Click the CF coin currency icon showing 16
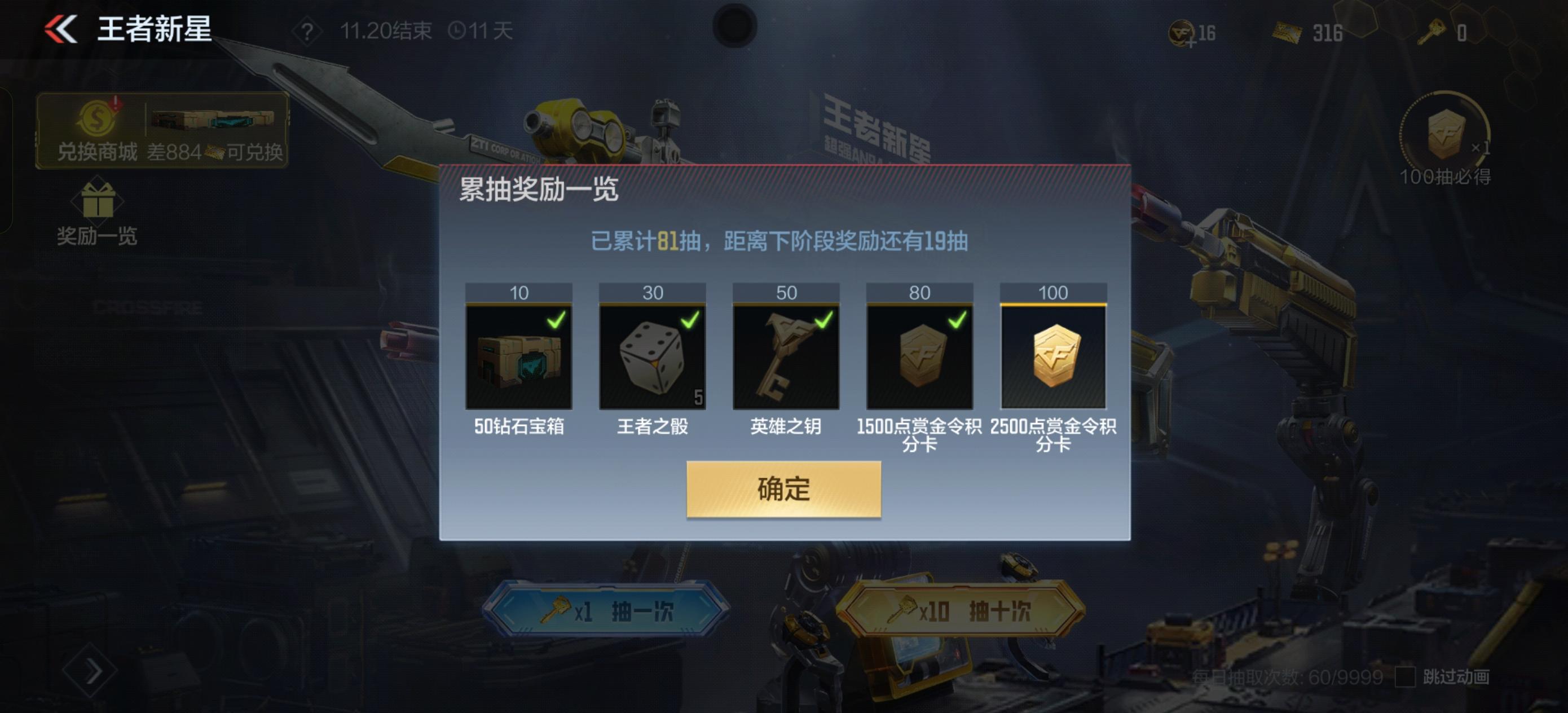Screen dimensions: 1568x713 pos(1182,33)
